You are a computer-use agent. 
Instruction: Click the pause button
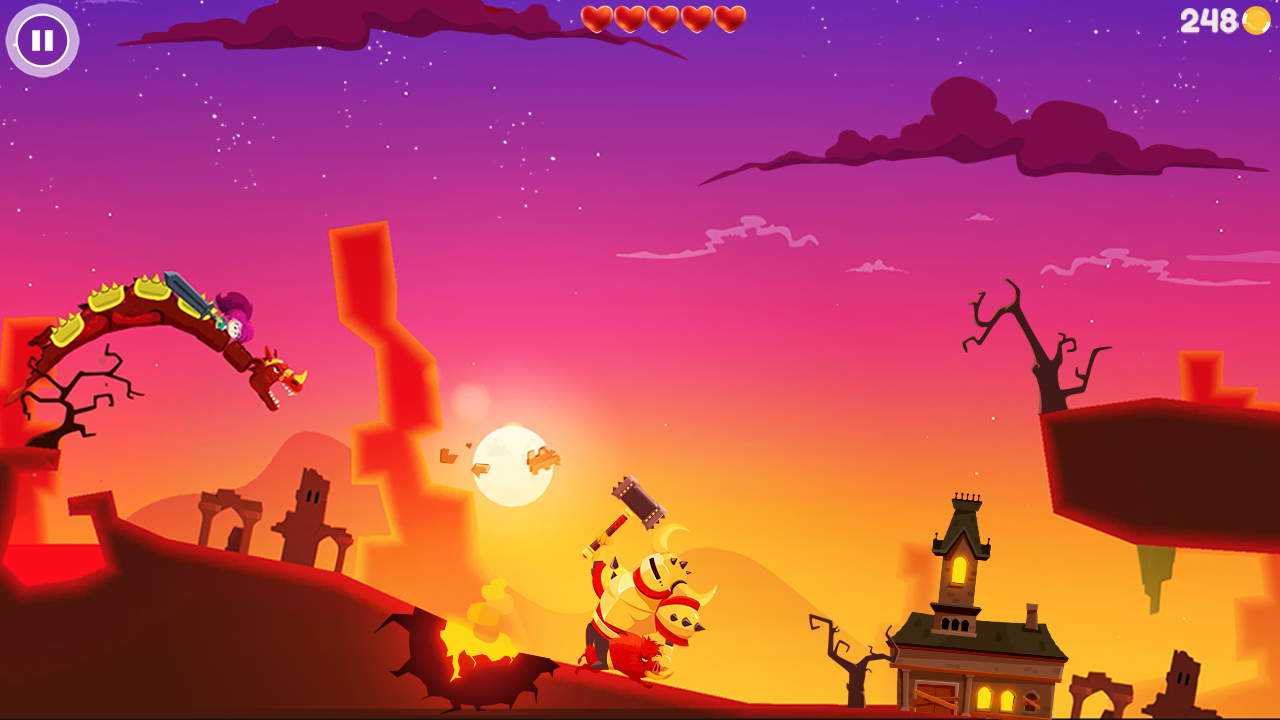coord(42,42)
